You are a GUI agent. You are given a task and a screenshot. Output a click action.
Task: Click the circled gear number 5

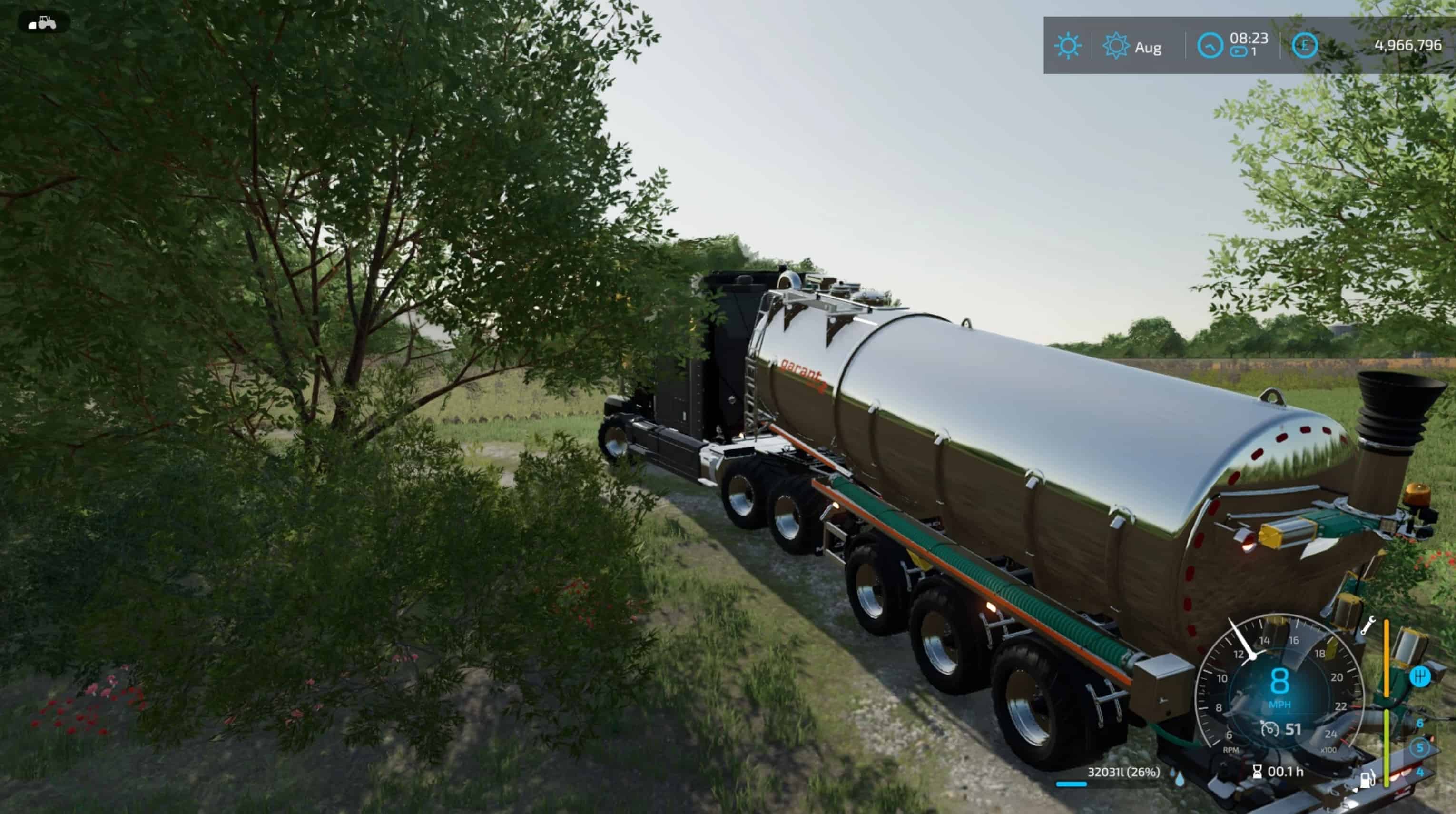[x=1419, y=748]
